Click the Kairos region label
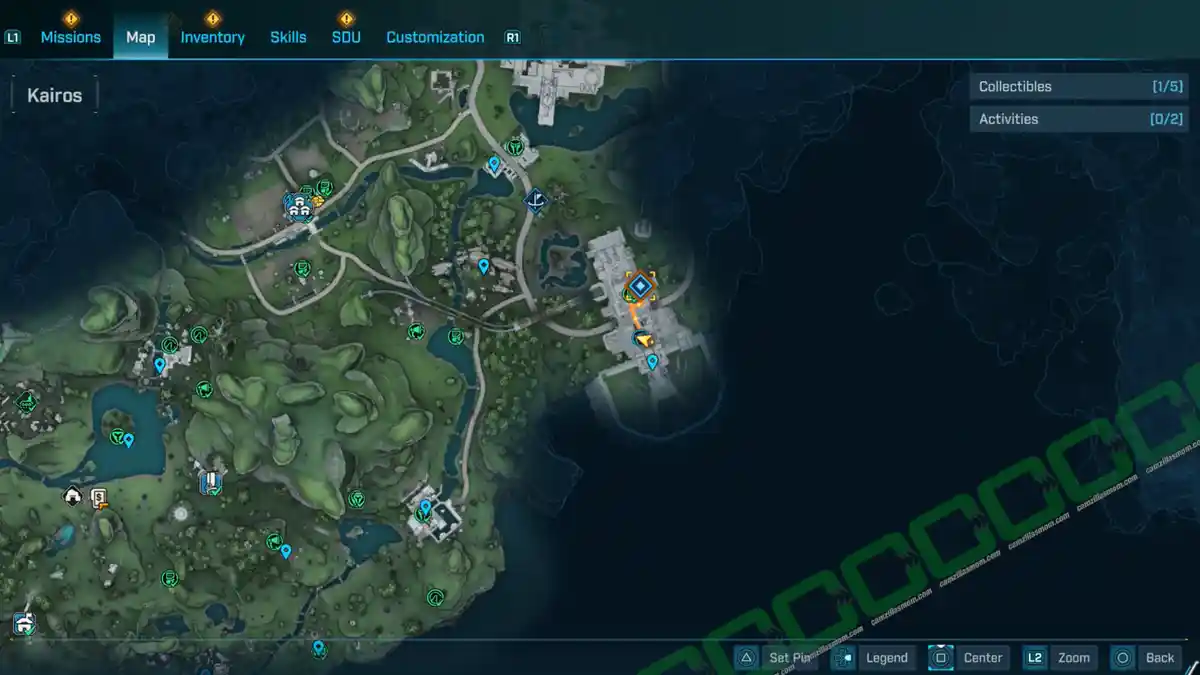 point(55,97)
